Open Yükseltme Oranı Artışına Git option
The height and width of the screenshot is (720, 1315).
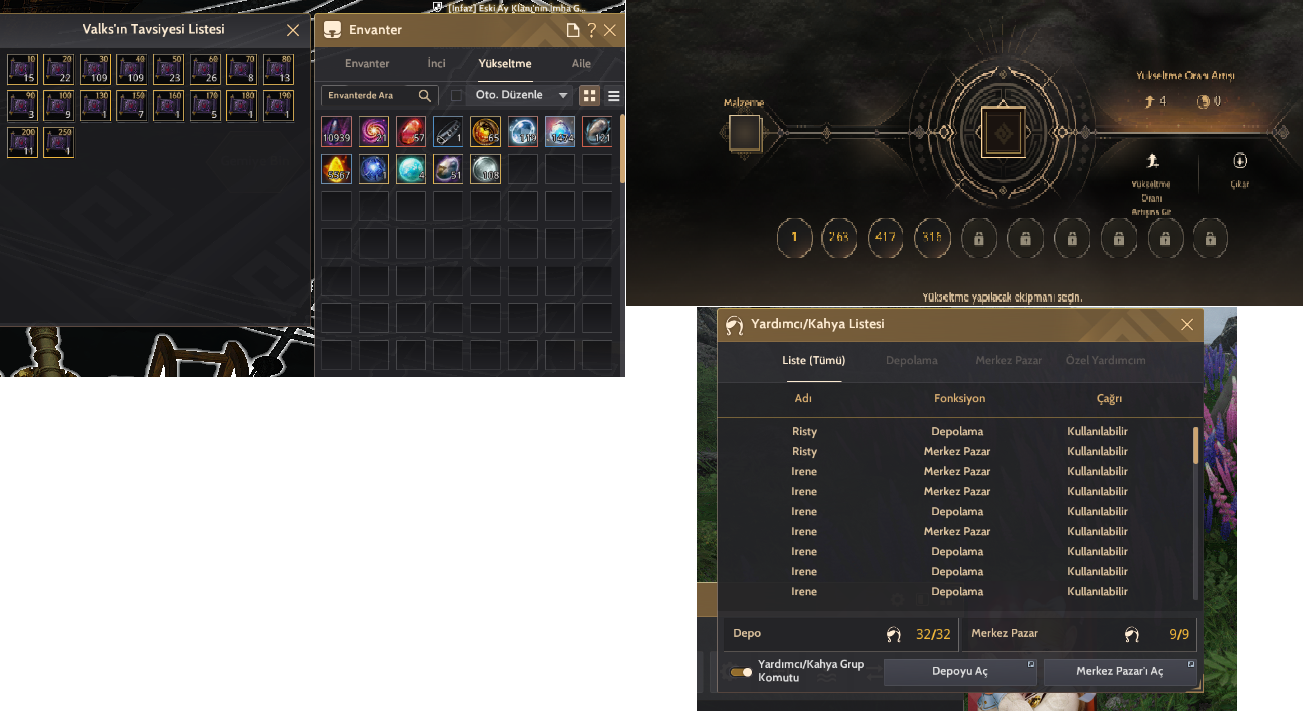[1153, 158]
